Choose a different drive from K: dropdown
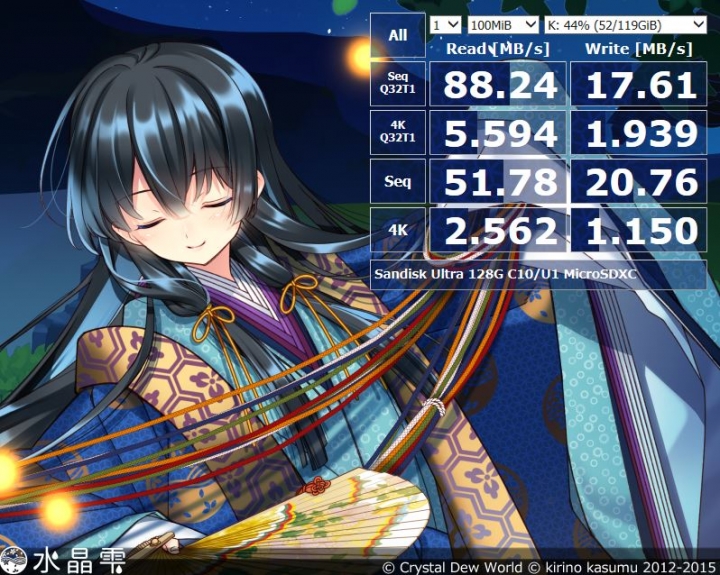This screenshot has height=575, width=720. (x=626, y=24)
